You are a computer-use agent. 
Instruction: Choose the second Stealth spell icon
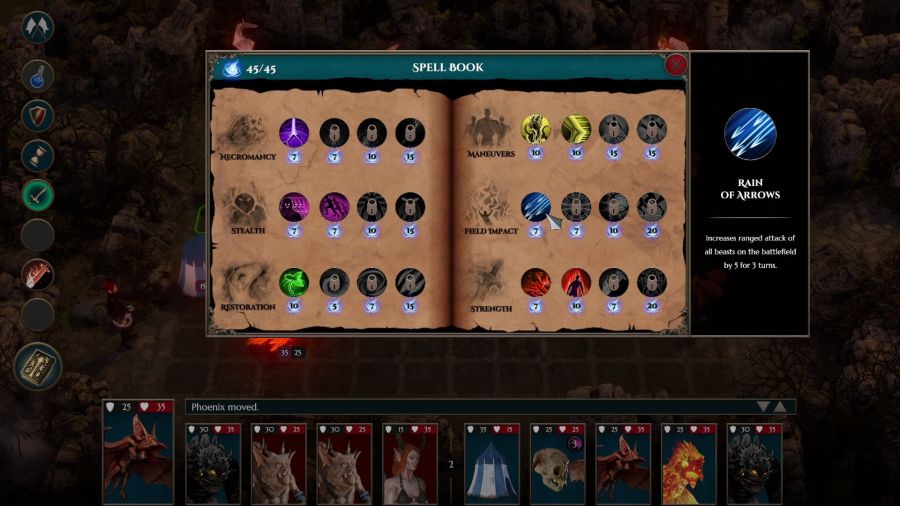click(333, 207)
